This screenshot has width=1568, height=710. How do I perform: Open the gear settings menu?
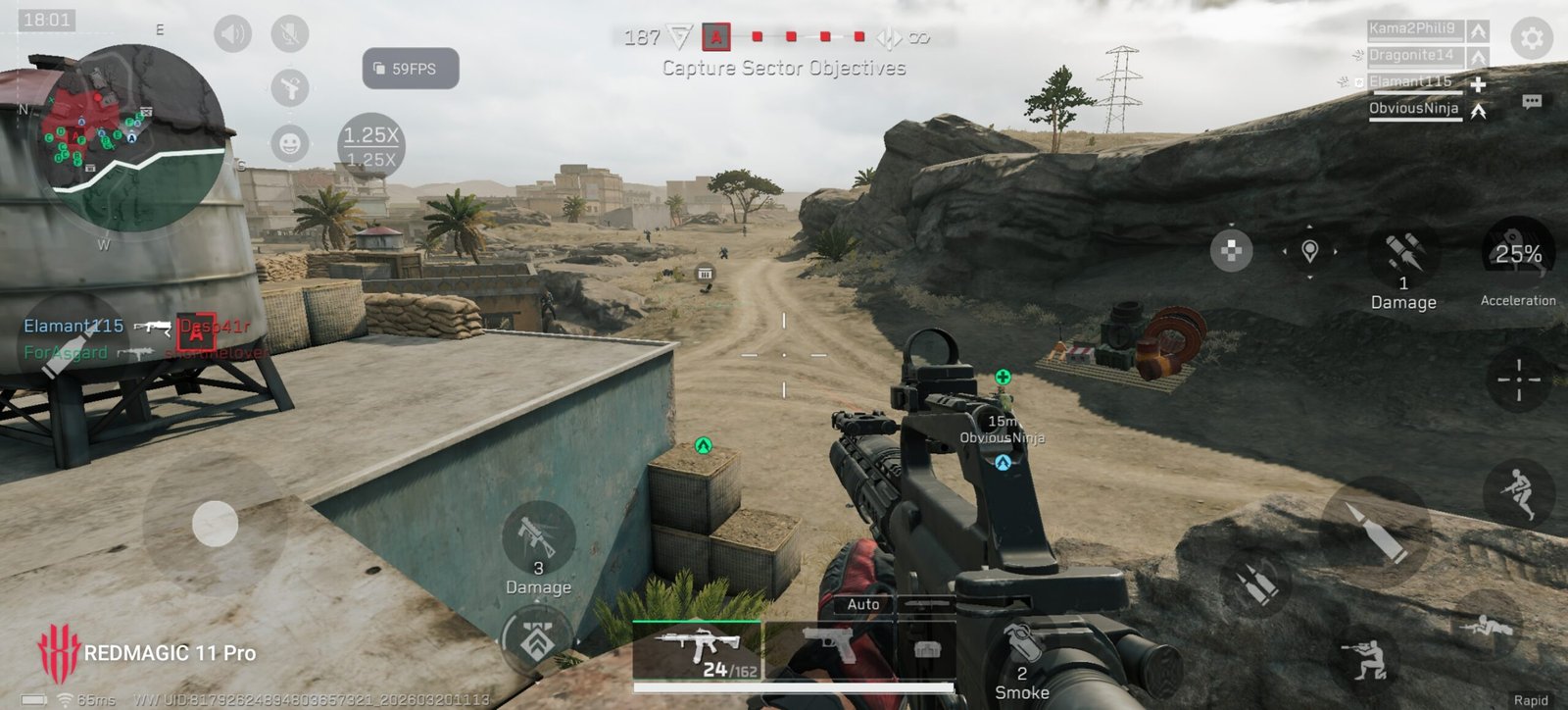click(1531, 39)
